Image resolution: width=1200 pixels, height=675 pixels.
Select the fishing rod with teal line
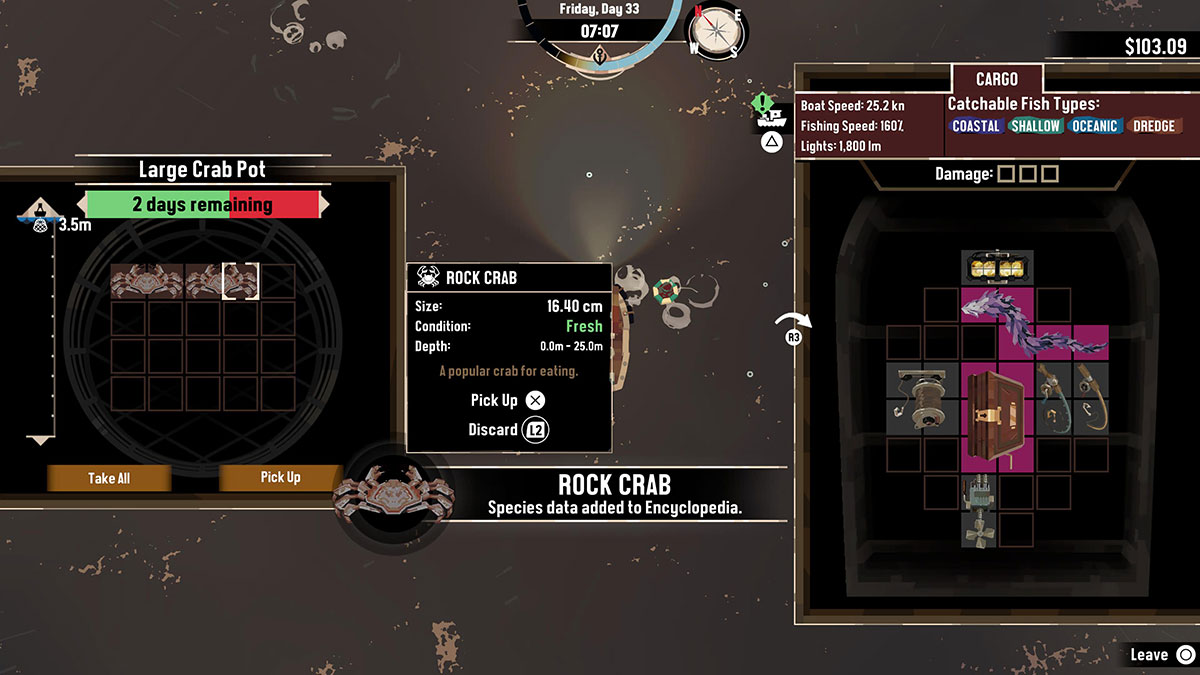[x=1052, y=398]
